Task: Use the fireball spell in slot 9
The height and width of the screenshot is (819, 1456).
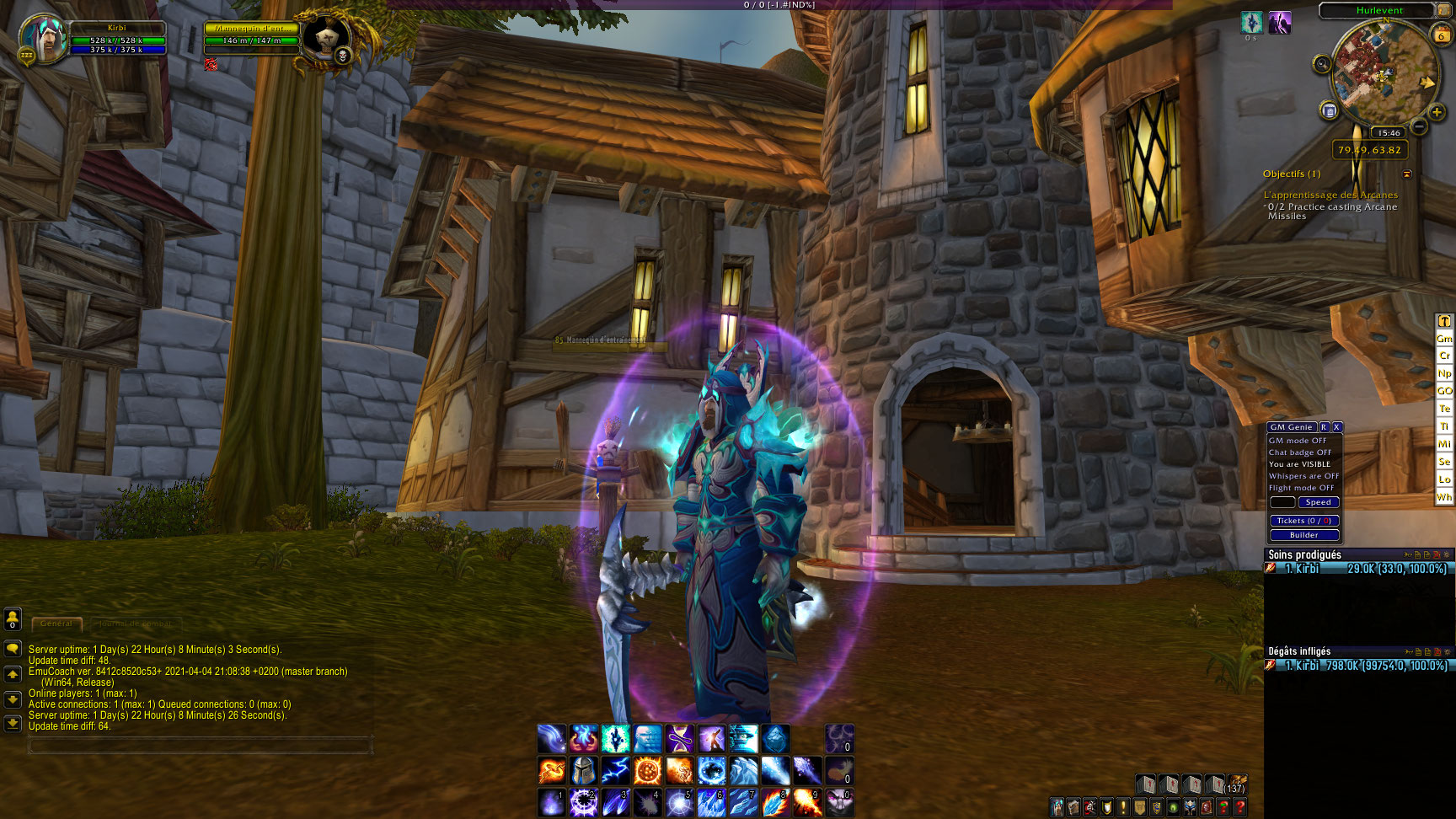Action: 806,802
